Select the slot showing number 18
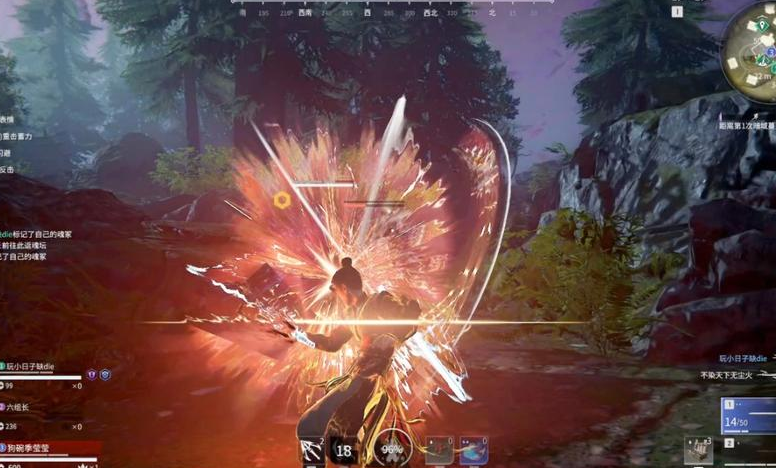The width and height of the screenshot is (776, 468). [345, 450]
